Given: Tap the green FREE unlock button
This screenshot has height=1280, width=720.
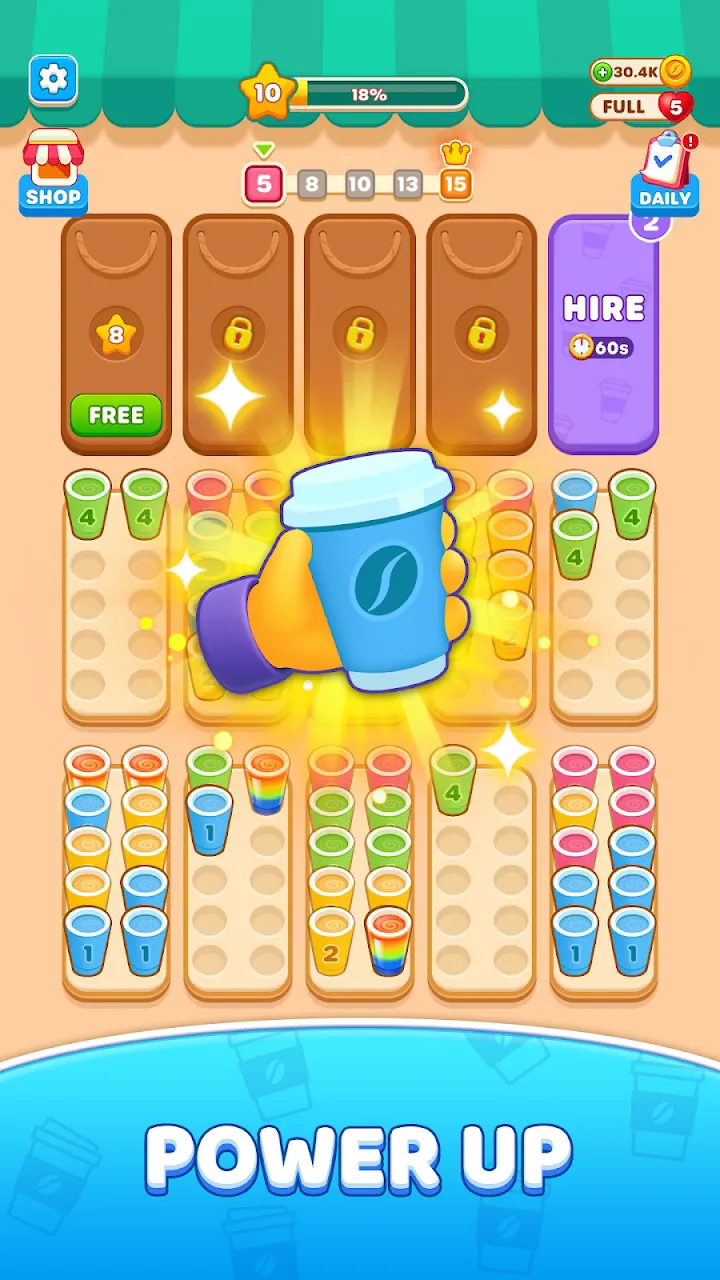Looking at the screenshot, I should click(116, 415).
